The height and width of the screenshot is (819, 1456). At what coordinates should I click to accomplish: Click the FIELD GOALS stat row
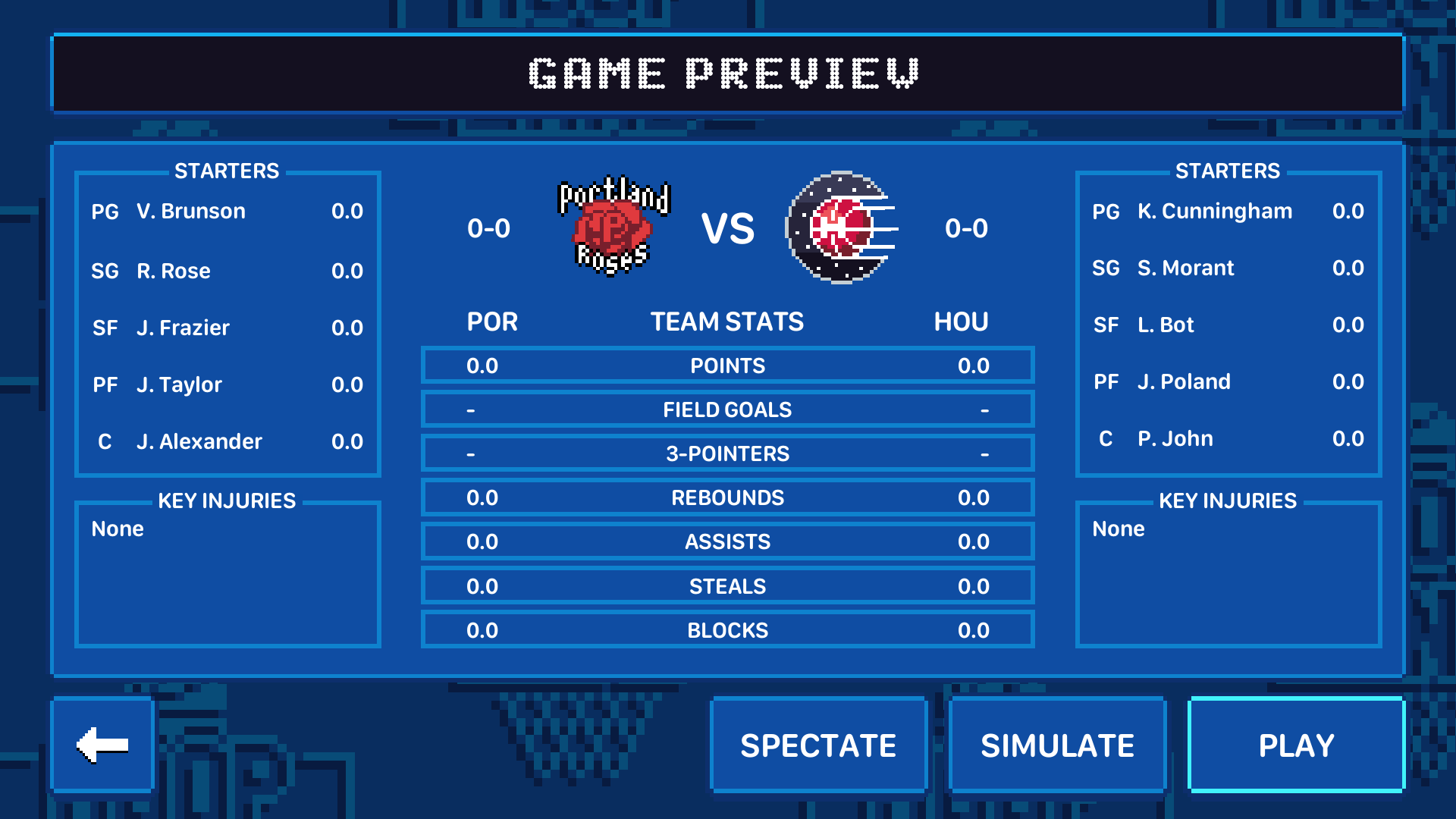coord(727,409)
